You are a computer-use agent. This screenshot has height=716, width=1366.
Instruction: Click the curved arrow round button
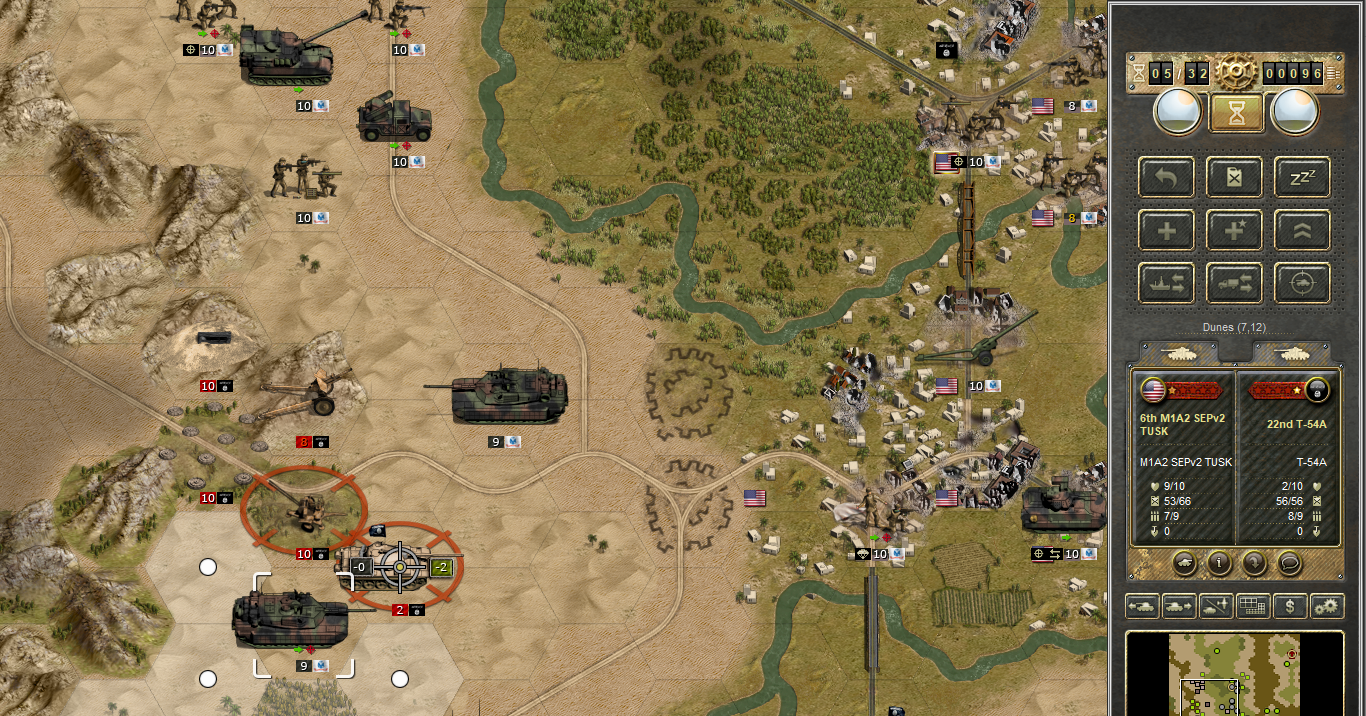point(1254,563)
